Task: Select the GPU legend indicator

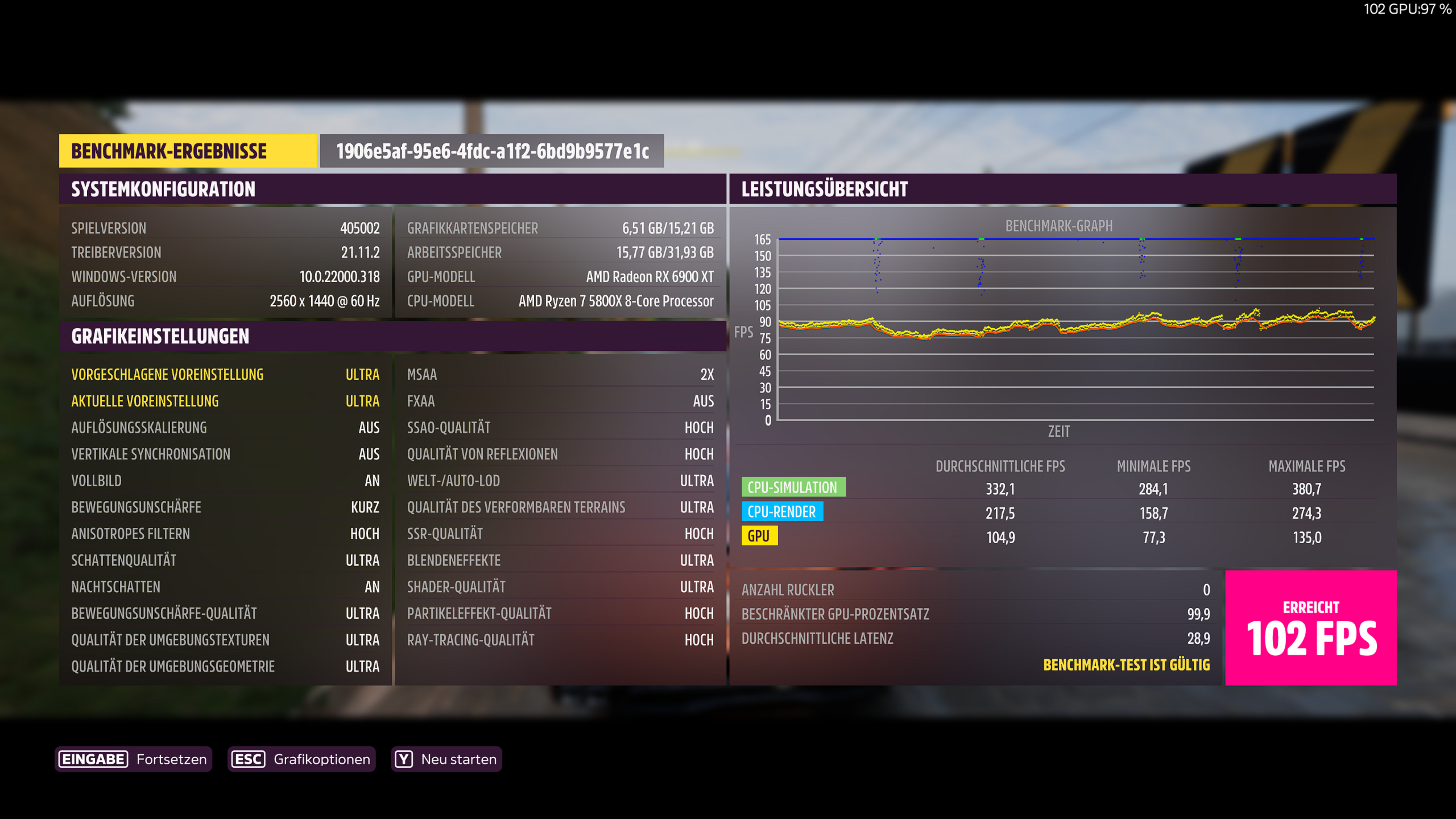Action: click(759, 536)
